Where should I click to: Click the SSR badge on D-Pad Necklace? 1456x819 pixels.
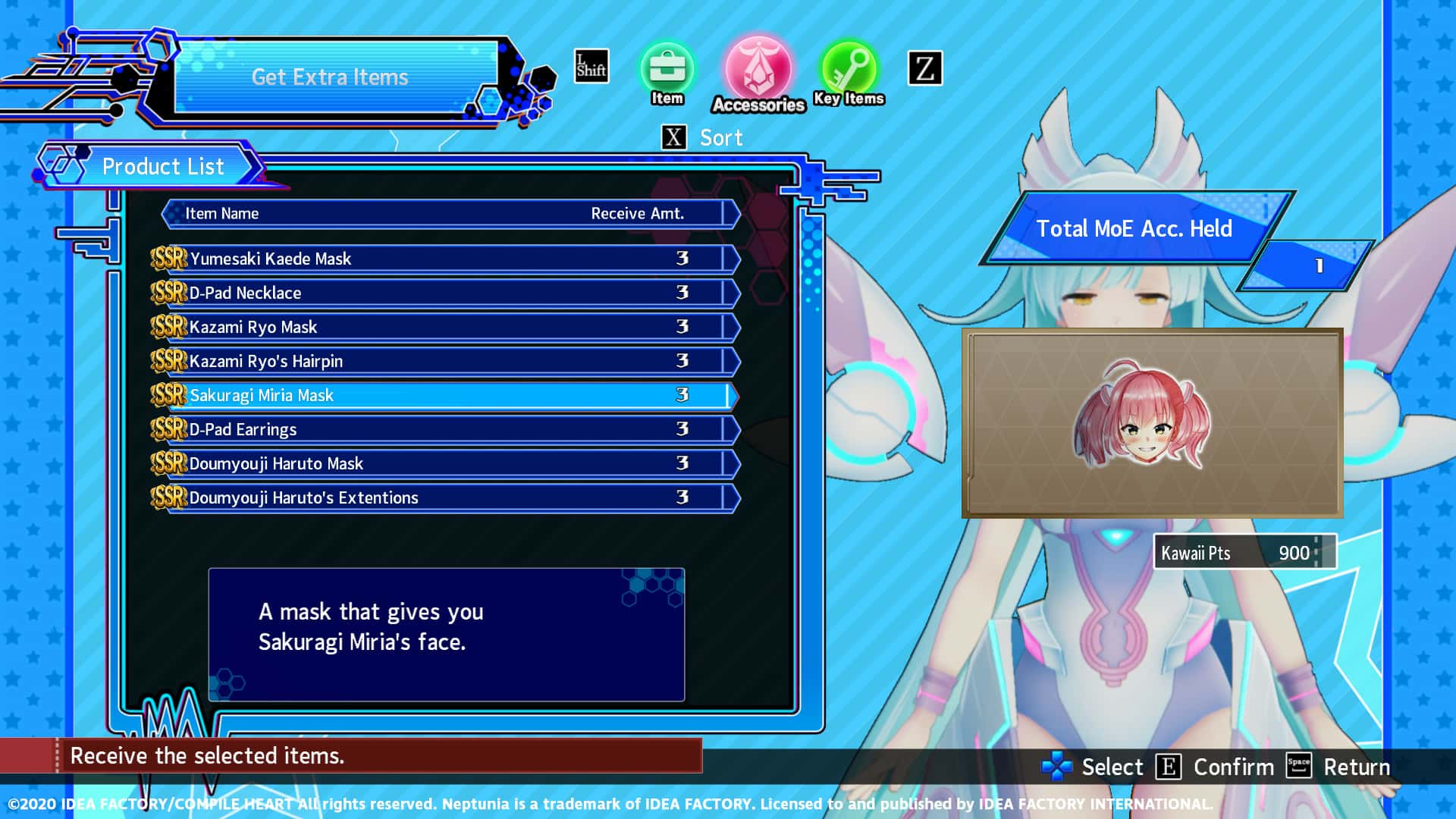168,292
